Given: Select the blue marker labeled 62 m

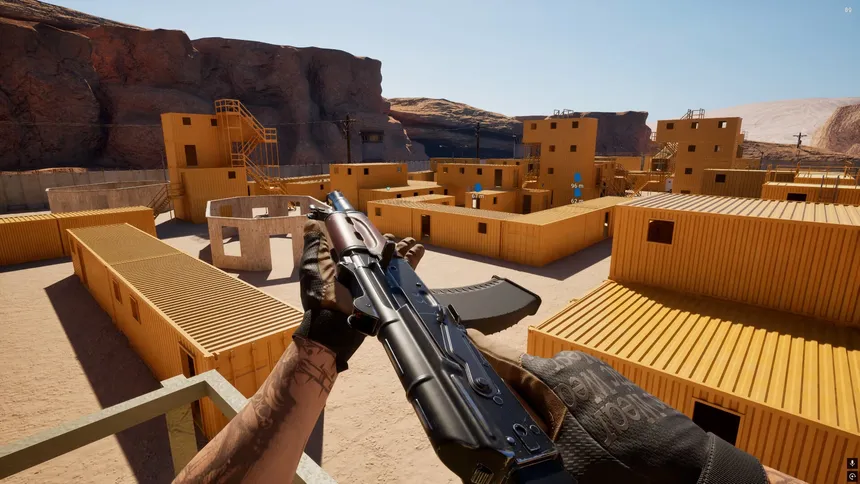Looking at the screenshot, I should coord(577,193).
